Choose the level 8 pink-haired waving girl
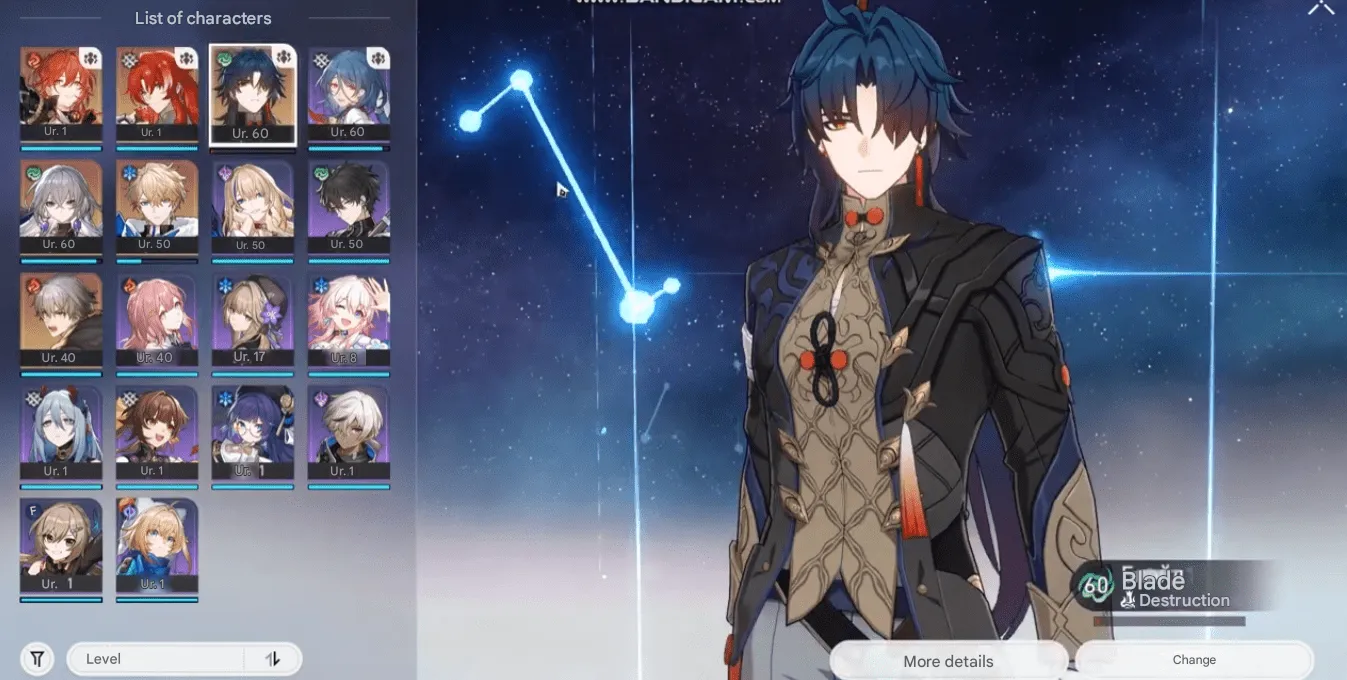This screenshot has height=680, width=1347. (348, 320)
